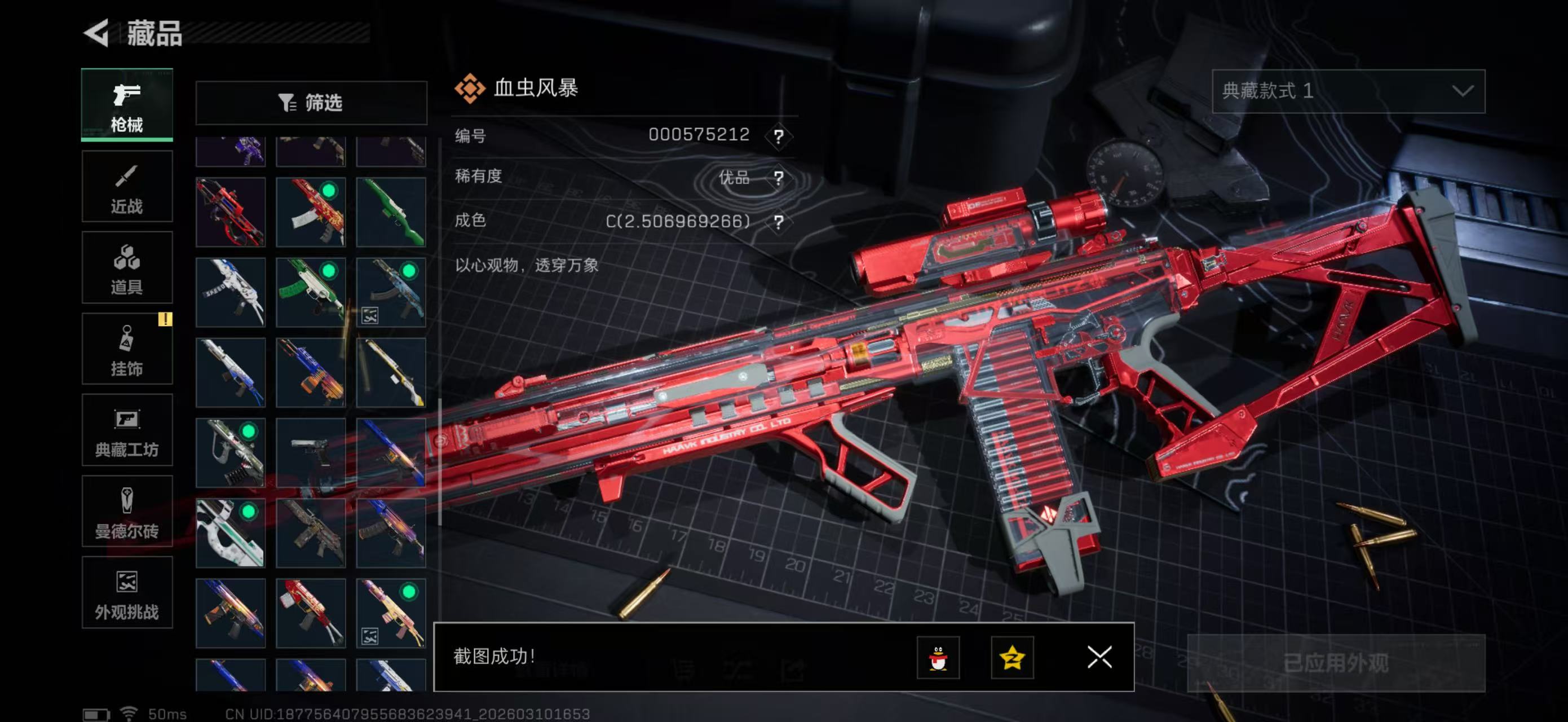Switch to the 枪械 firearms tab
The image size is (1568, 722).
(x=127, y=105)
